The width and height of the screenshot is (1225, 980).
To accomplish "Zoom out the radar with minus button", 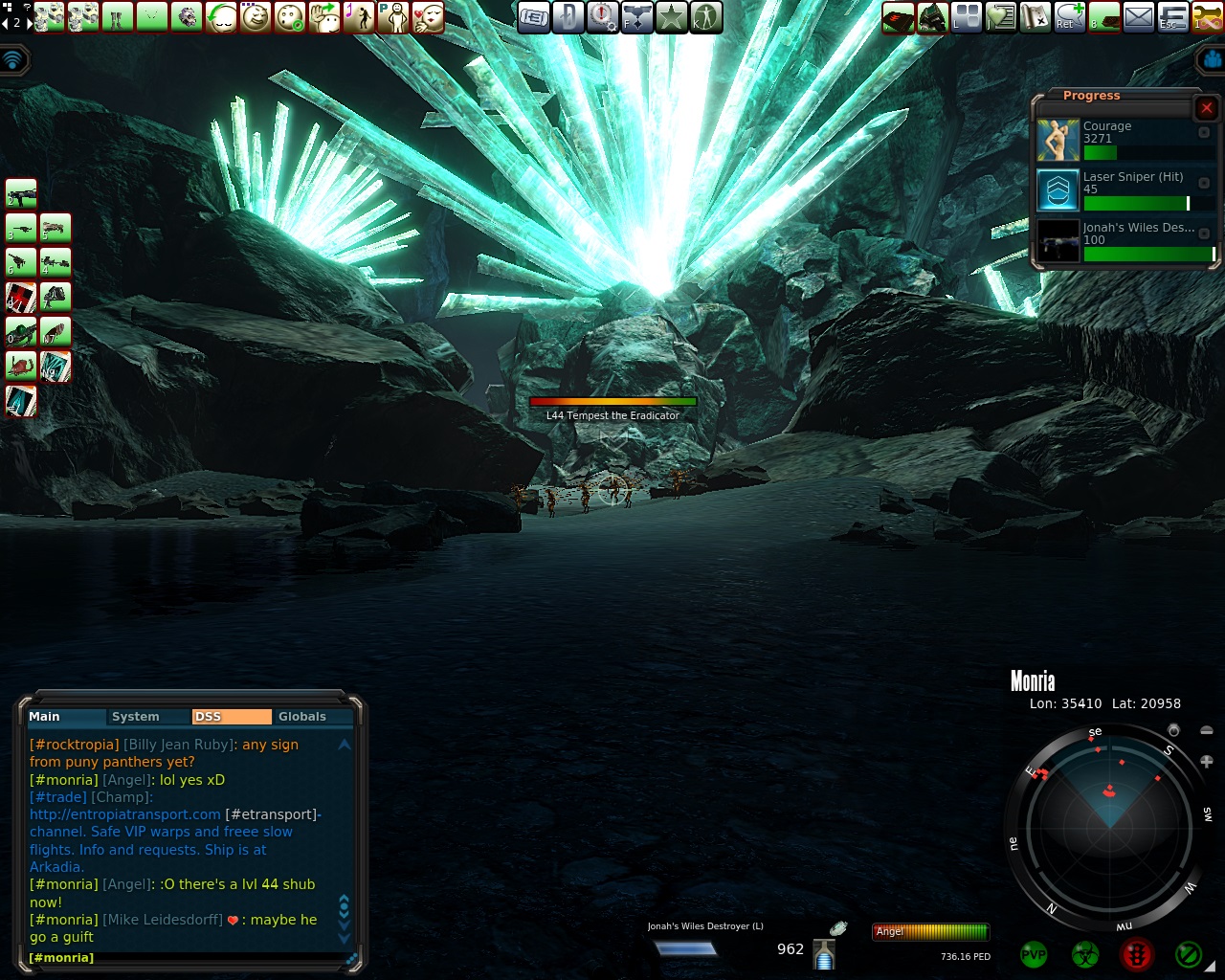I will pos(1207,731).
